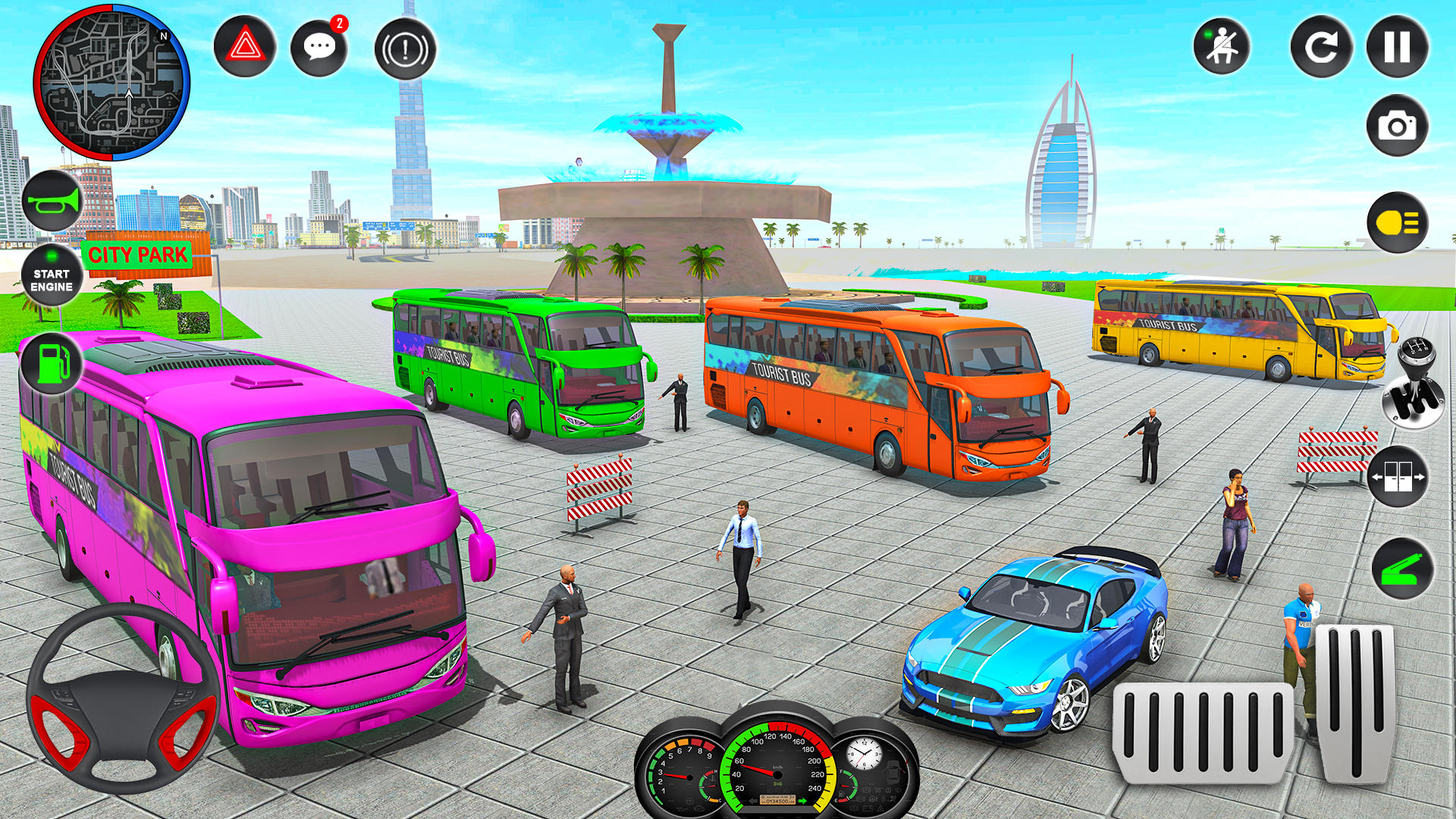Take a screenshot with the camera icon
Screen dimensions: 1456x819
click(1398, 126)
